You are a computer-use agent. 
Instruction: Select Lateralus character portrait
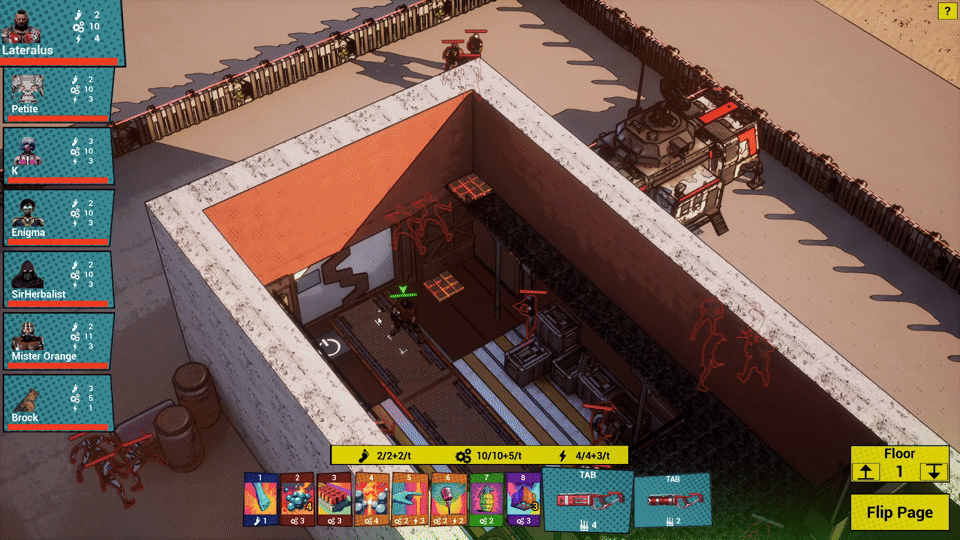[61, 32]
